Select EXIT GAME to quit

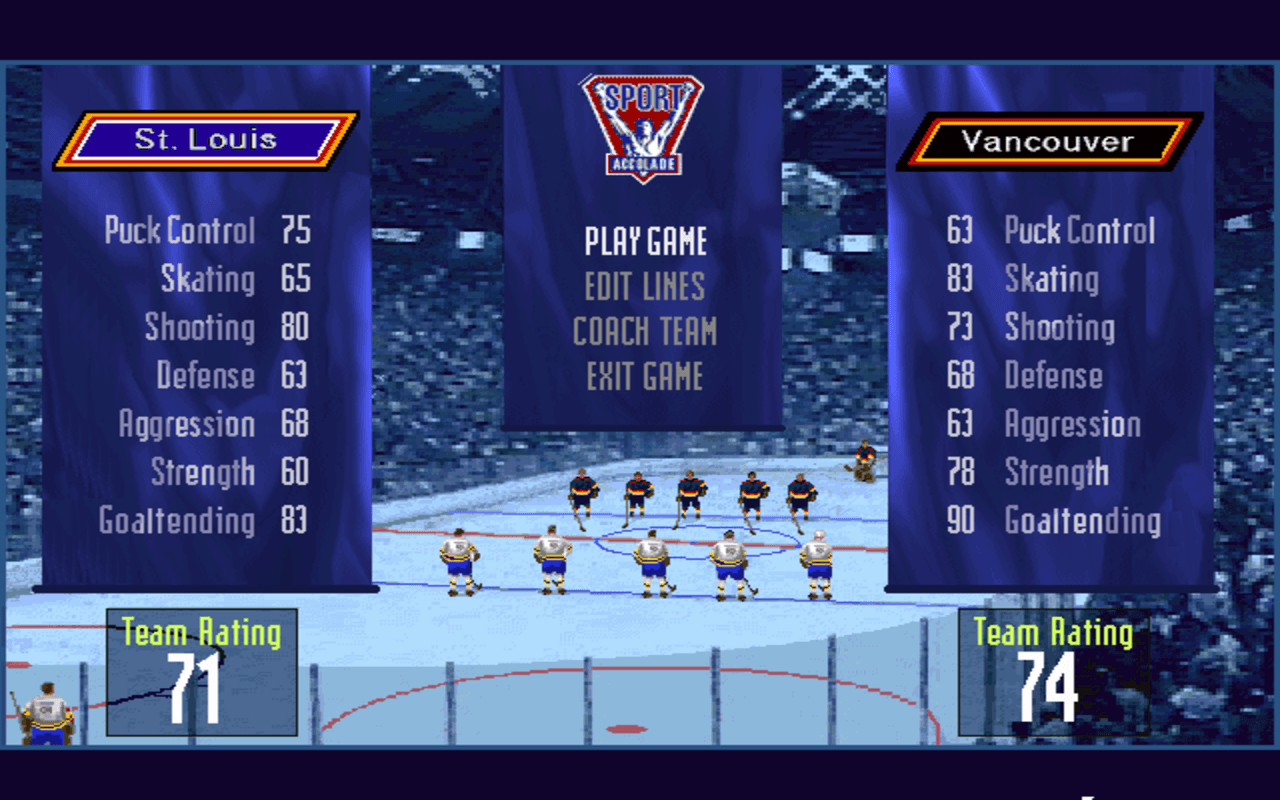[645, 377]
